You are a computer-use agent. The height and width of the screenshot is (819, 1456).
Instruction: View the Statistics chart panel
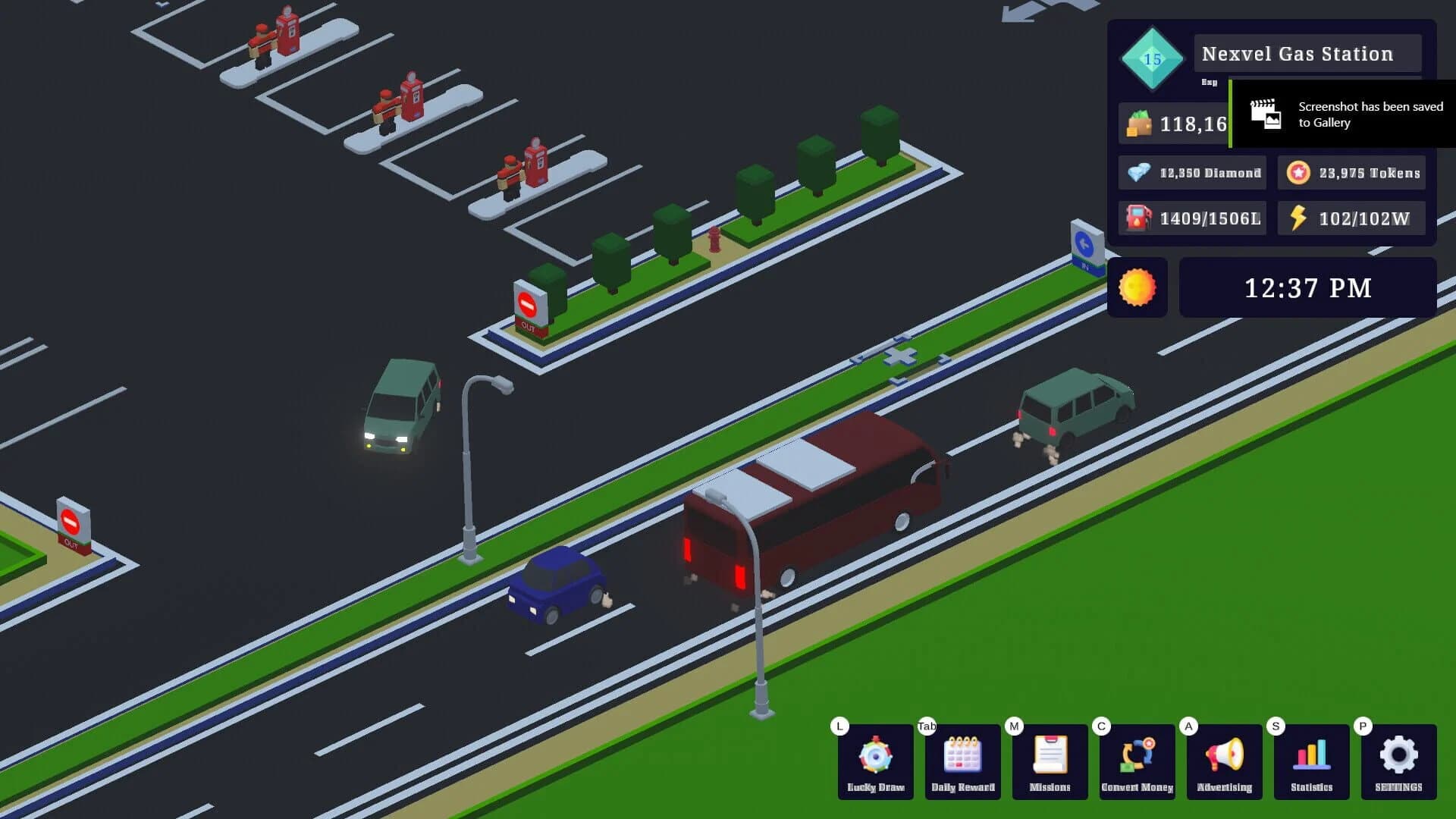point(1311,762)
